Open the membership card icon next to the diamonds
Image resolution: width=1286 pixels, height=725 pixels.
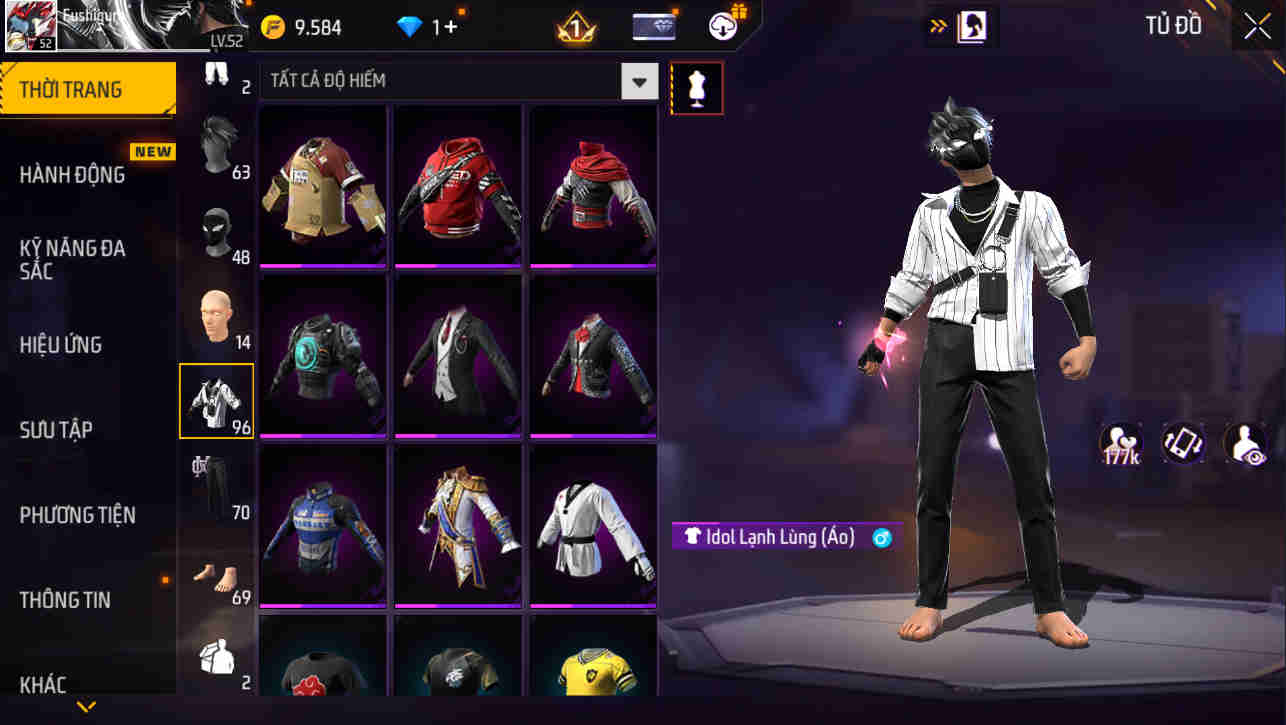coord(652,26)
